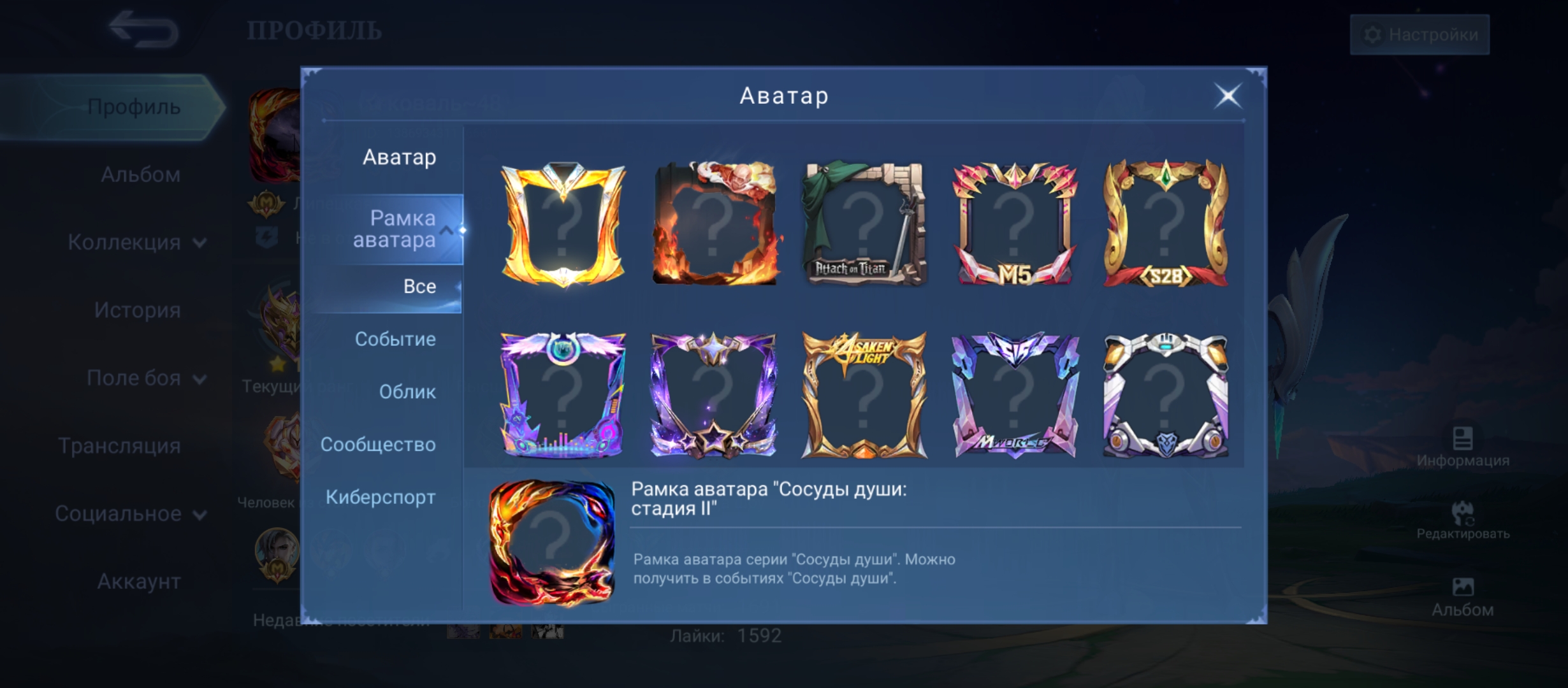Choose the Киберспорт frame category
The width and height of the screenshot is (1568, 688).
pyautogui.click(x=381, y=498)
